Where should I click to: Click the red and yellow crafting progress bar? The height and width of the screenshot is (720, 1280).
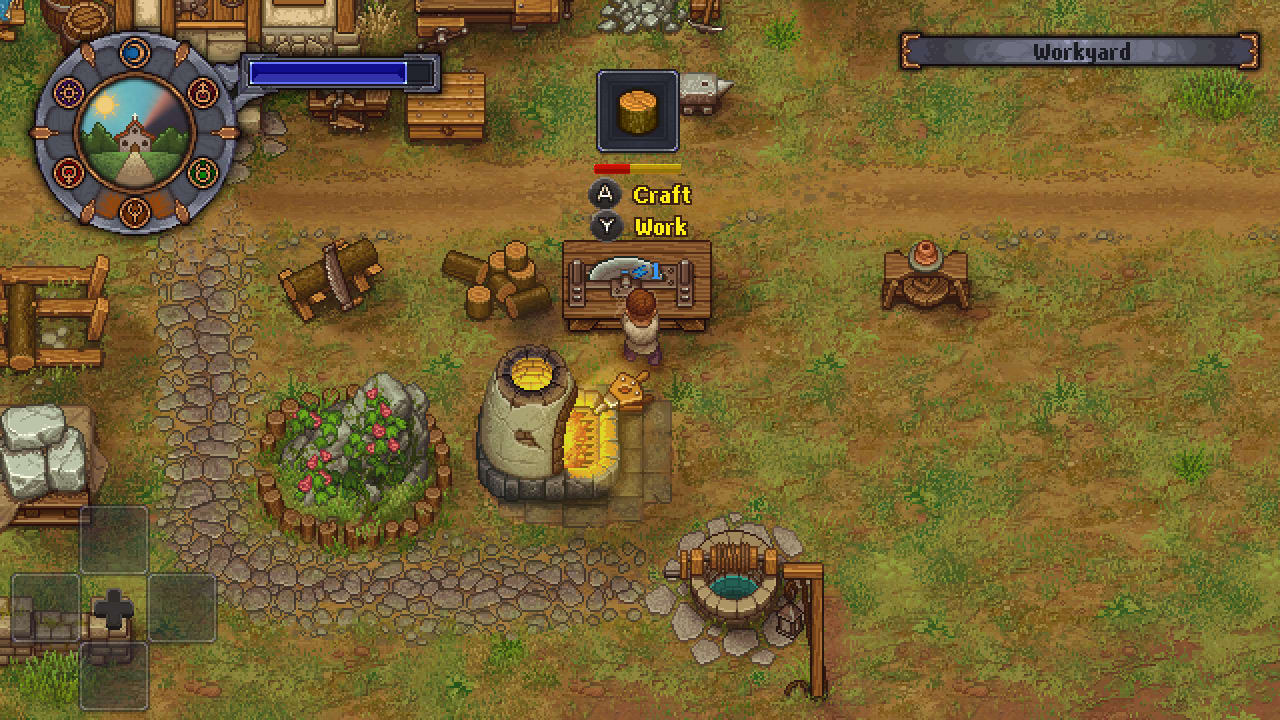tap(637, 167)
